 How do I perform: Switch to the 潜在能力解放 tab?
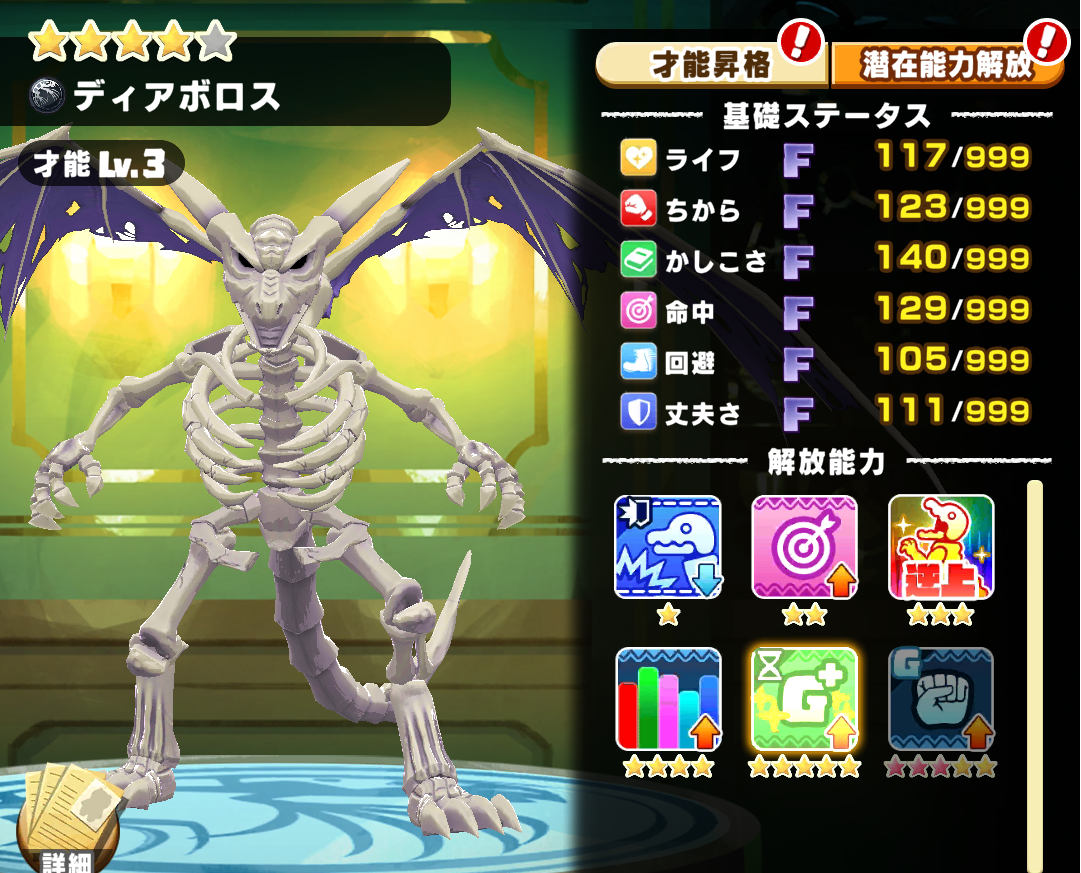[945, 65]
